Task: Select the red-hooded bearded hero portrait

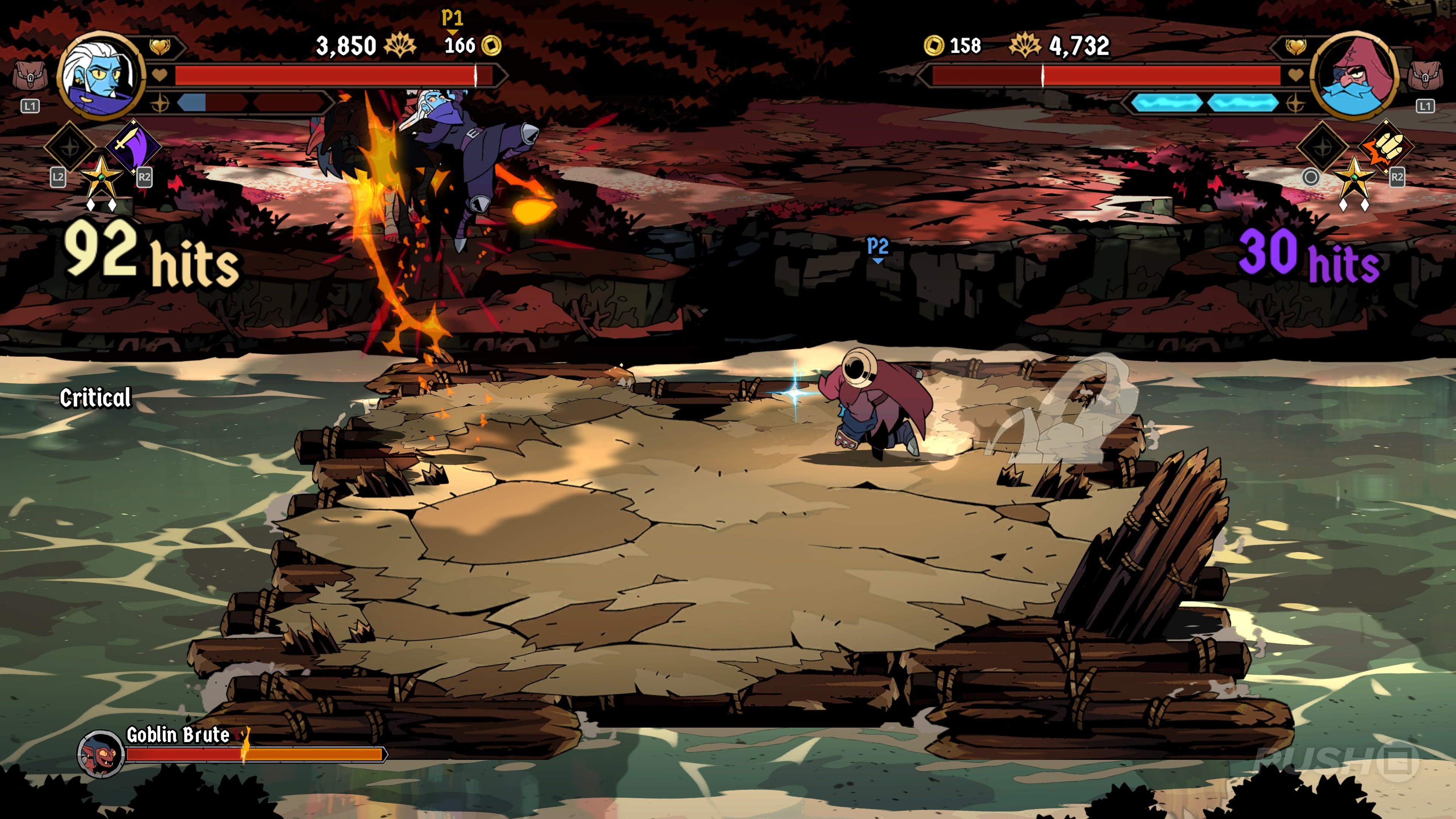Action: click(1354, 76)
